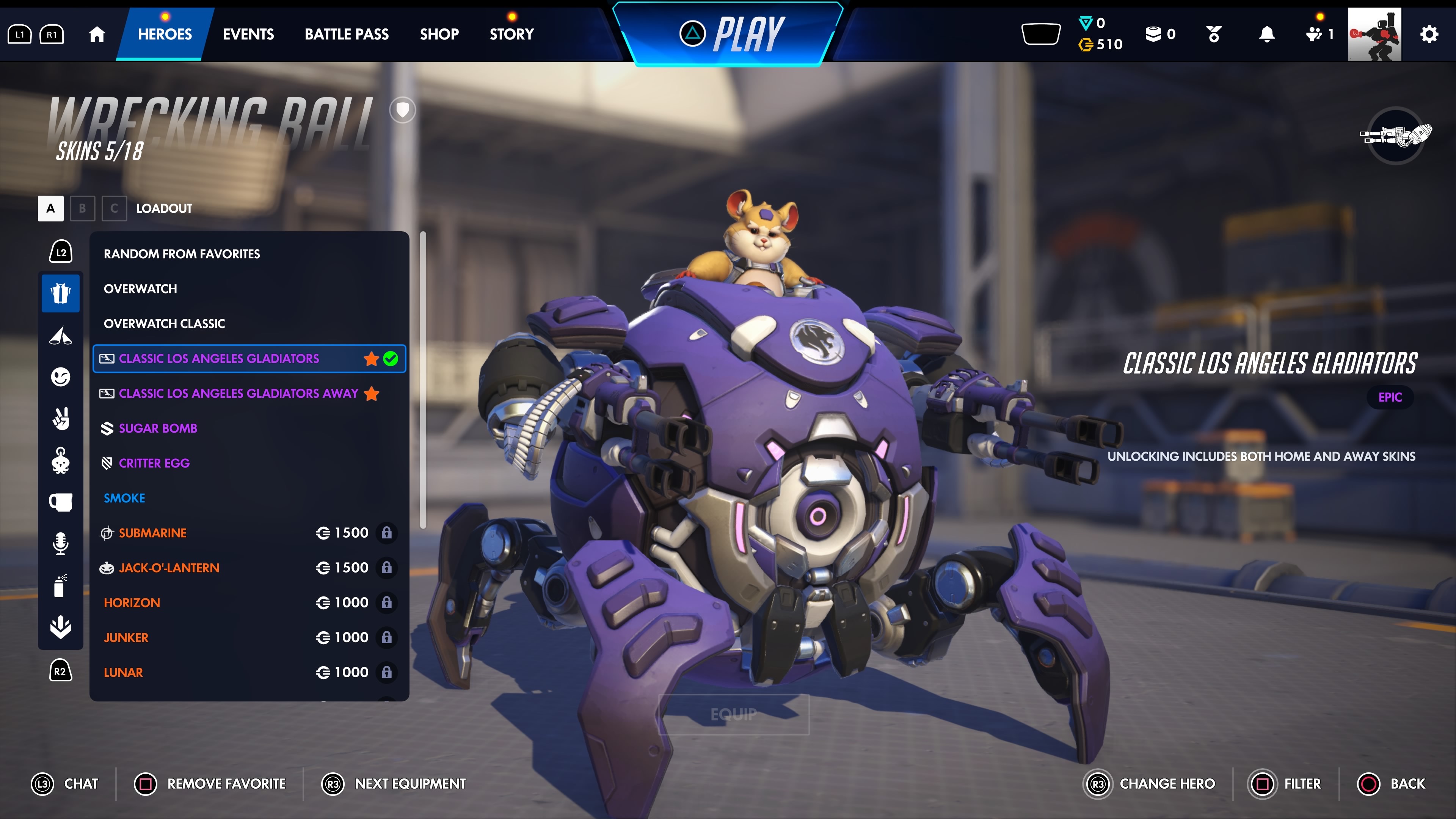Open the Story tab
This screenshot has height=819, width=1456.
click(x=511, y=34)
